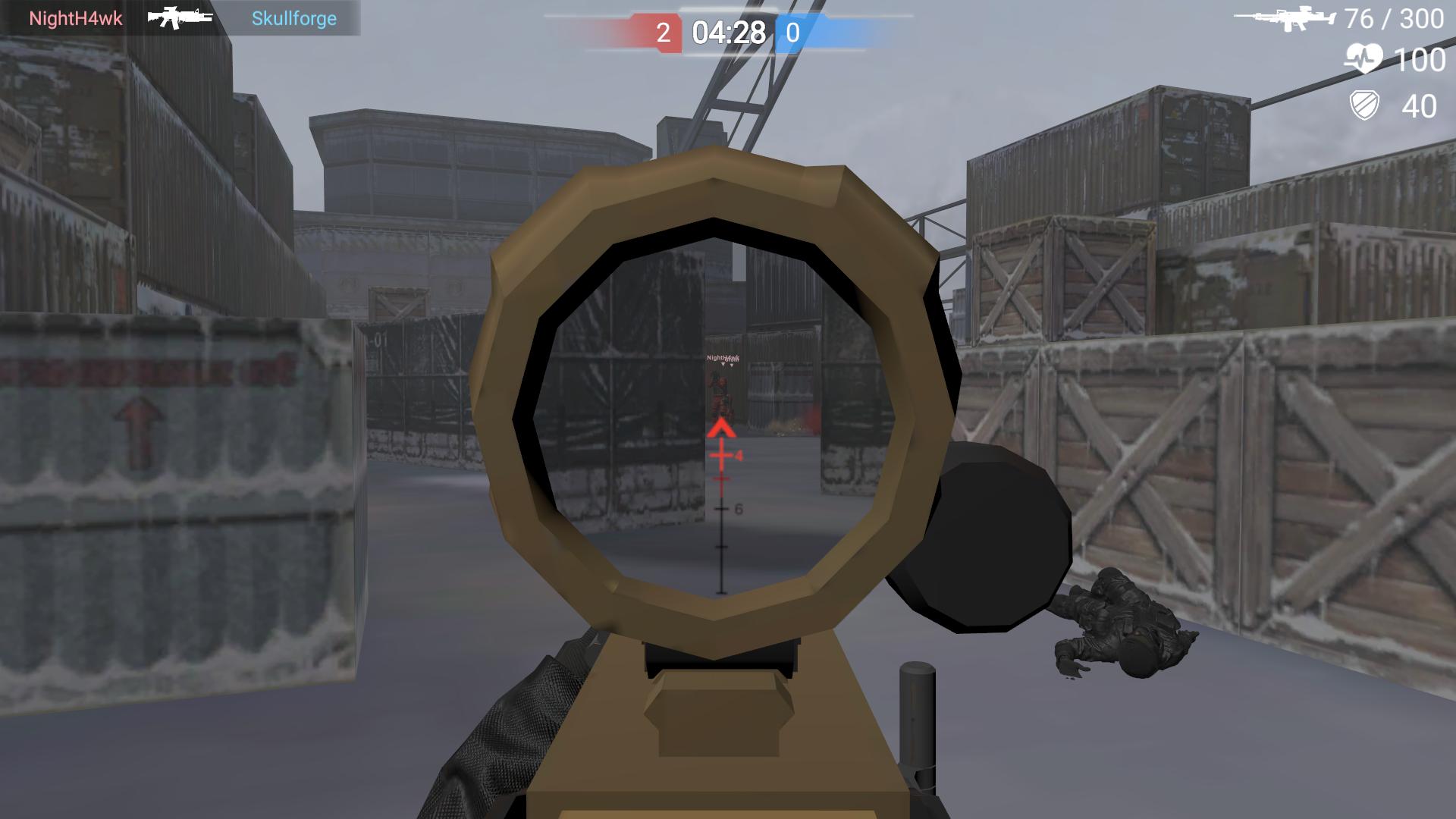Click the heart health icon

click(1365, 59)
